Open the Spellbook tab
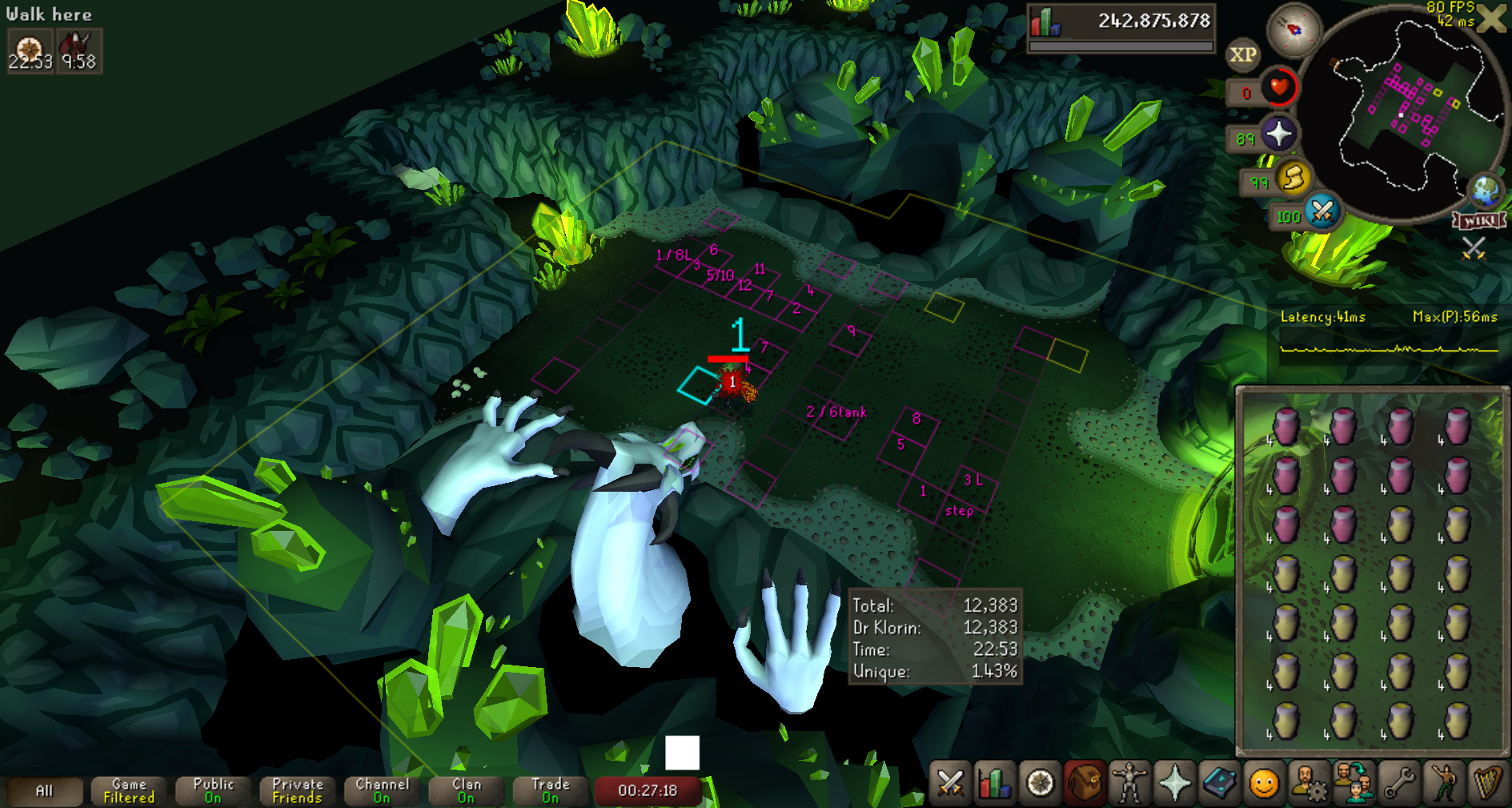The width and height of the screenshot is (1512, 808). [x=1219, y=783]
